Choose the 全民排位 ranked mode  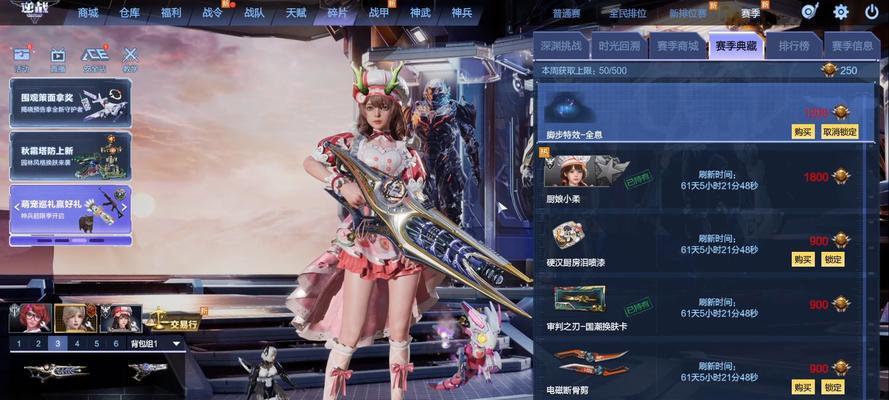coord(627,13)
